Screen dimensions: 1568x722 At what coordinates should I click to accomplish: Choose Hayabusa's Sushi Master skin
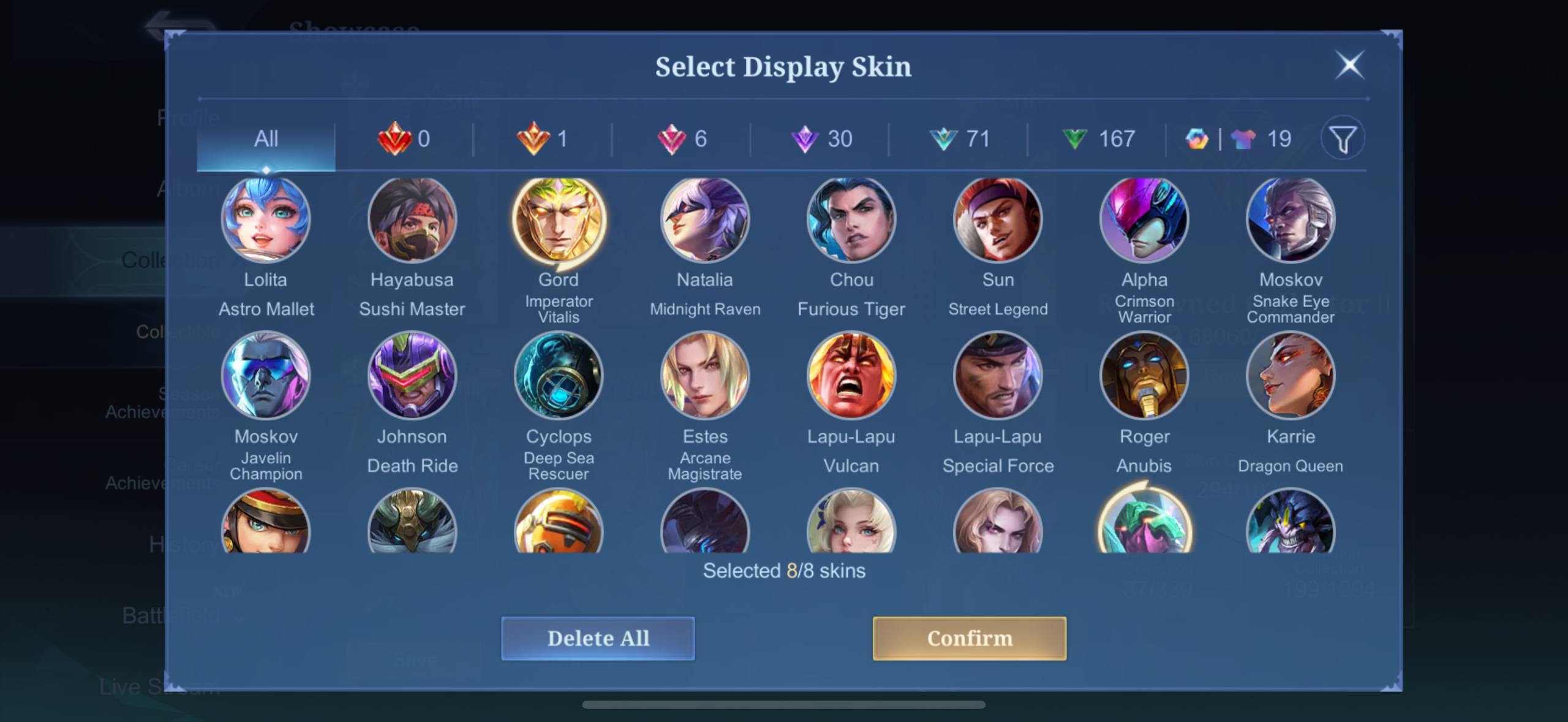point(412,219)
